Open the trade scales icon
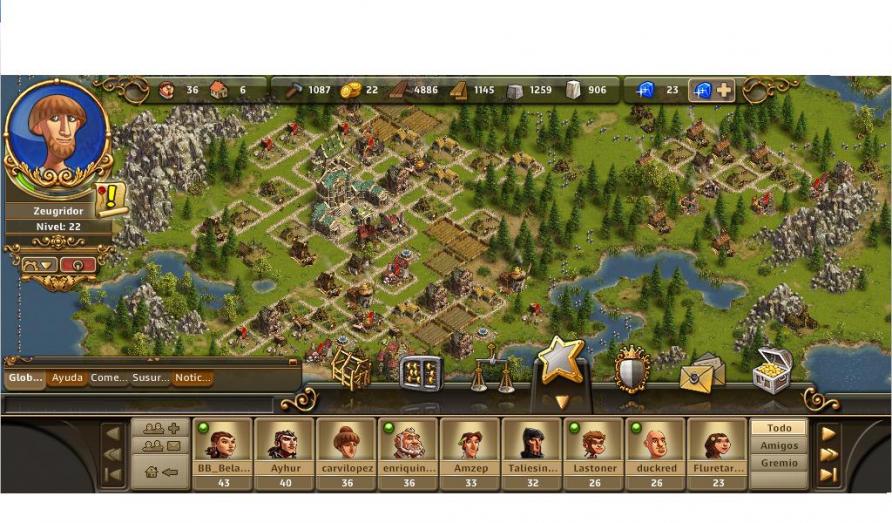The height and width of the screenshot is (523, 892). pos(492,370)
